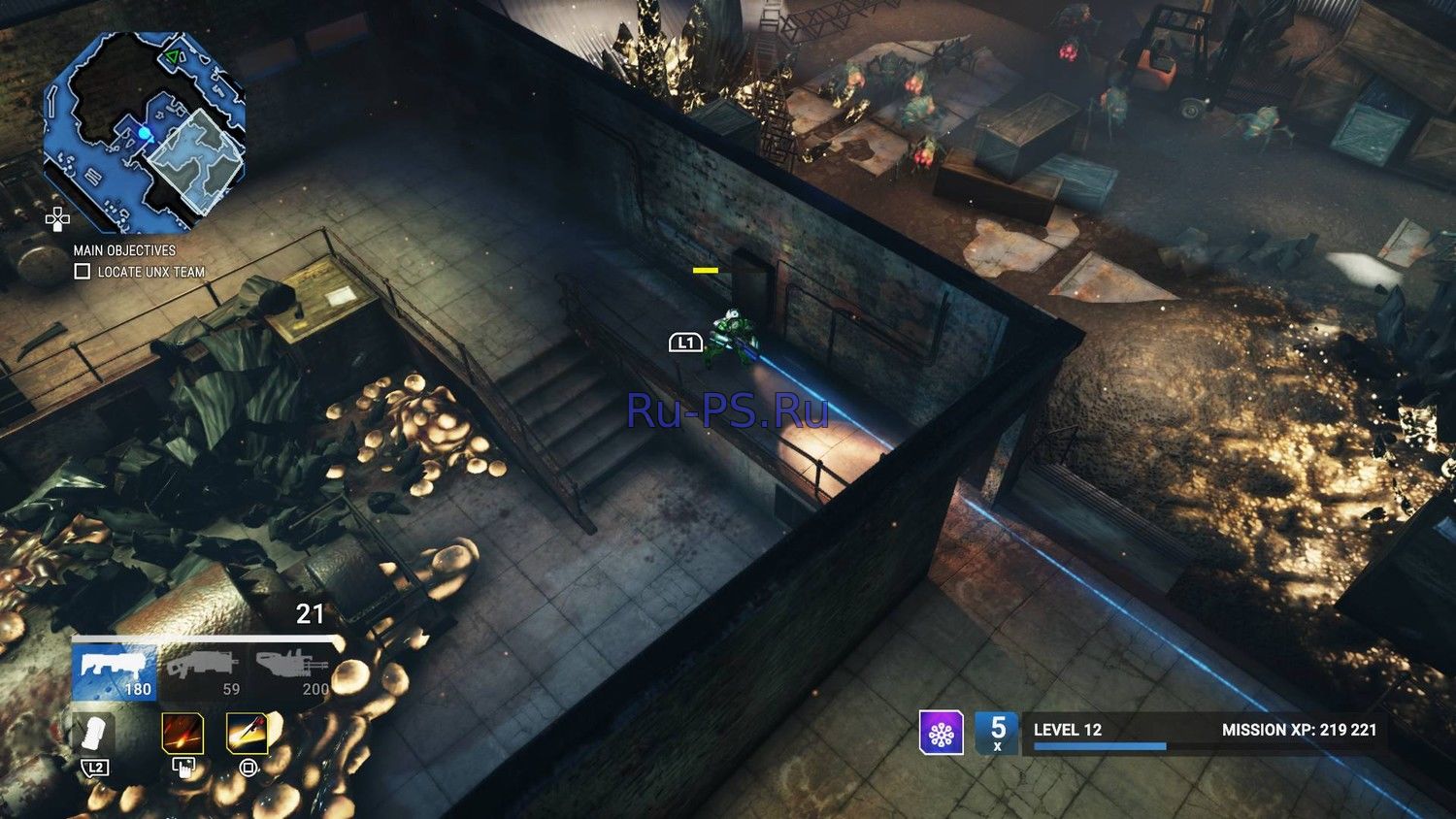This screenshot has width=1456, height=819.
Task: Trigger the rocket missile ability
Action: pos(248,734)
